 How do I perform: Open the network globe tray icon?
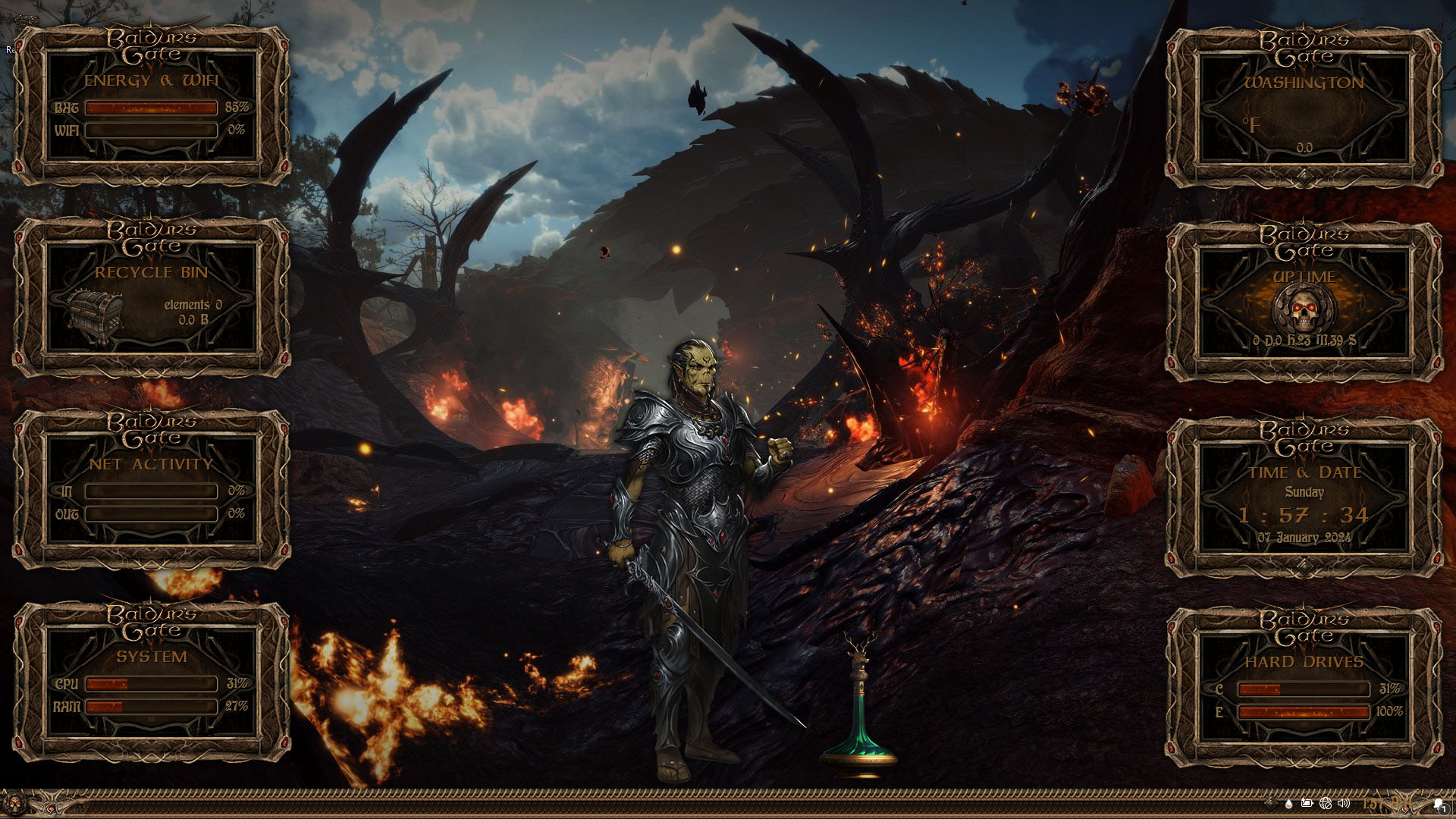(1326, 803)
